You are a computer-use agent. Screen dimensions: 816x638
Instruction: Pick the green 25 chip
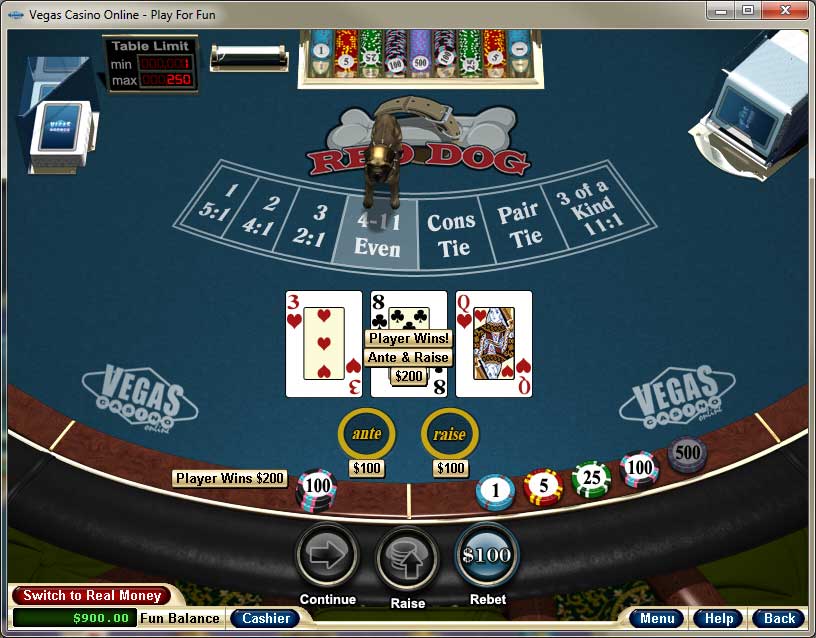point(591,479)
